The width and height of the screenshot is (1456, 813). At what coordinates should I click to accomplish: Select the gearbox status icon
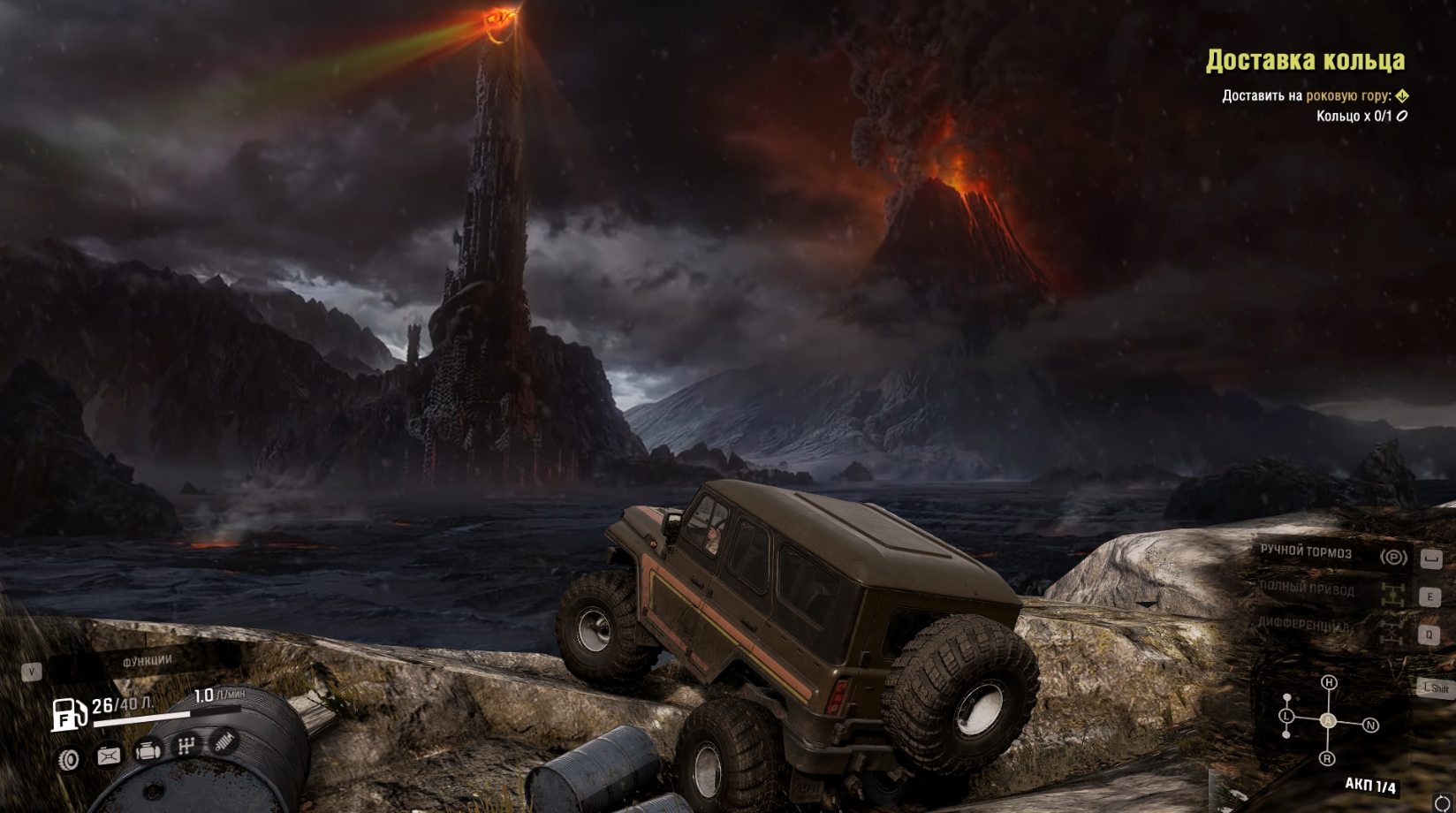pos(186,746)
